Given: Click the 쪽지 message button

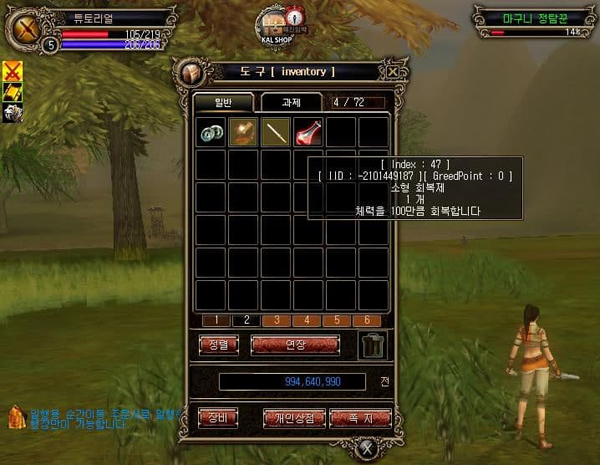Looking at the screenshot, I should click(358, 417).
